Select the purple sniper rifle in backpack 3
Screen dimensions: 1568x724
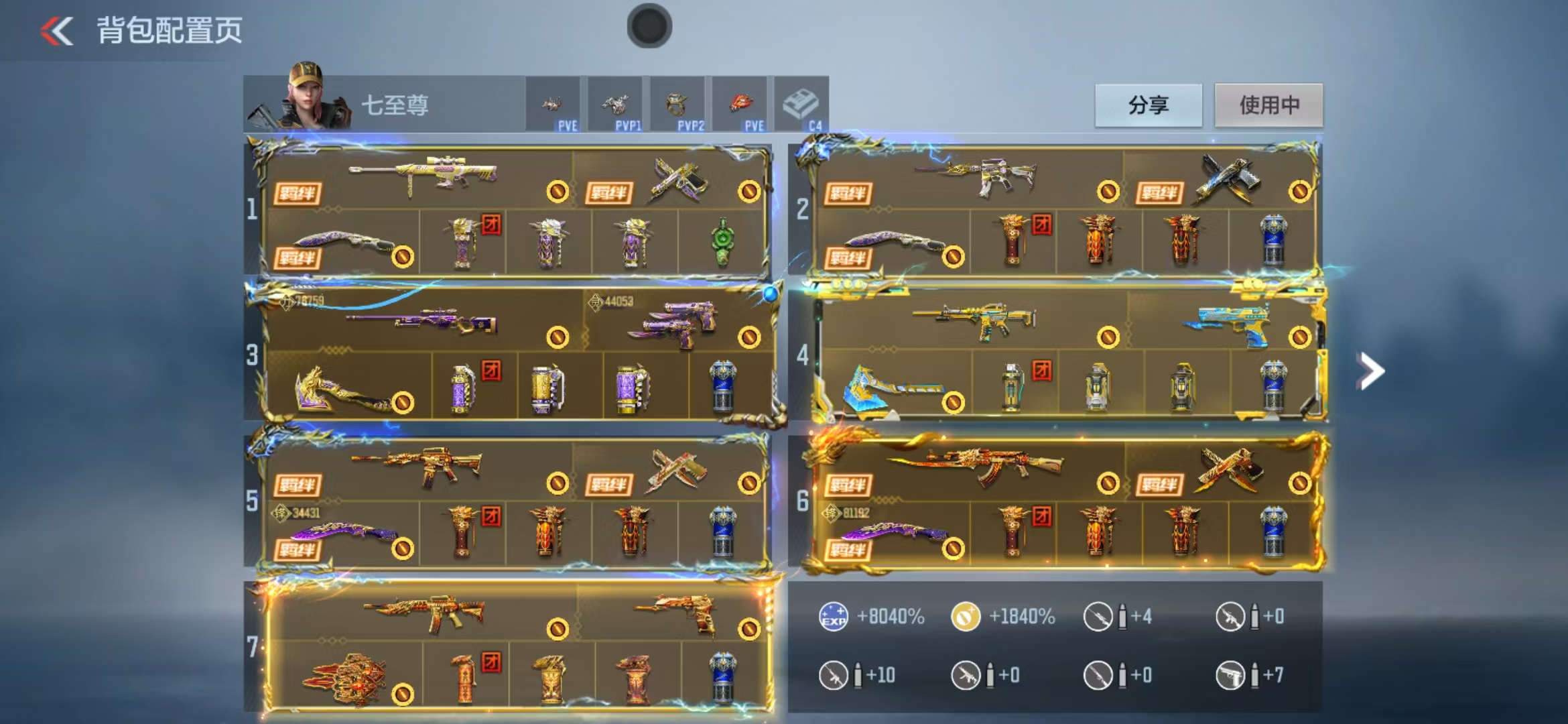tap(423, 320)
